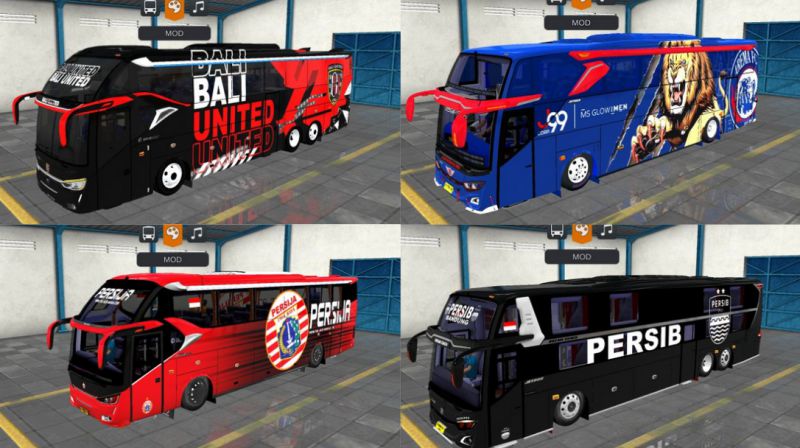This screenshot has height=448, width=800.
Task: Click the music note icon above the Persib bus
Action: point(605,232)
